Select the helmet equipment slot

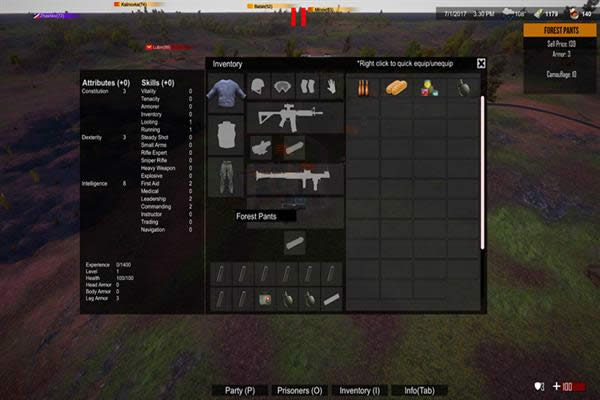pyautogui.click(x=258, y=87)
